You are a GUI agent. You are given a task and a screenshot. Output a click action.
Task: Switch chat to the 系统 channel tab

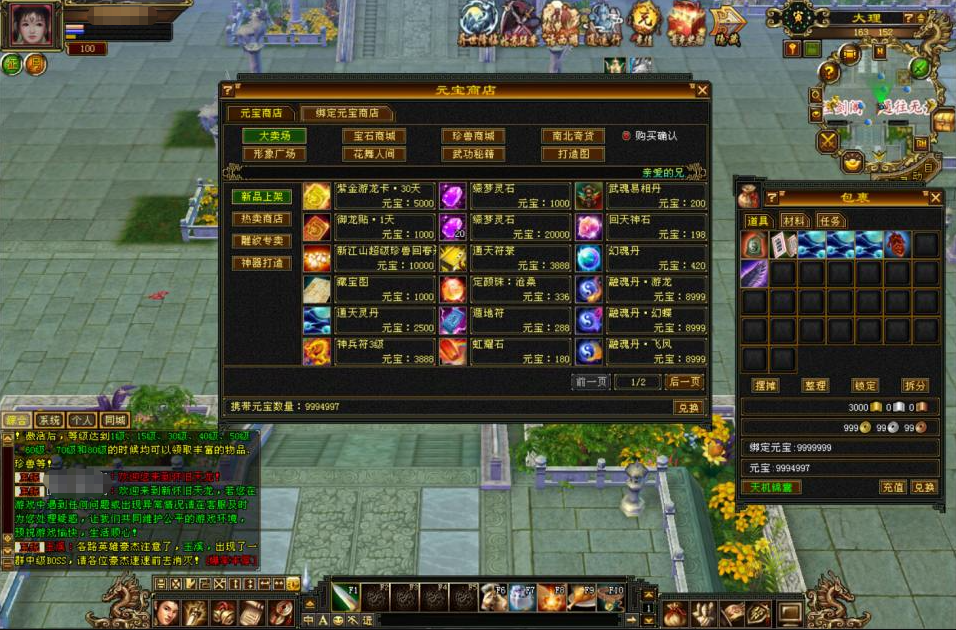[x=50, y=421]
